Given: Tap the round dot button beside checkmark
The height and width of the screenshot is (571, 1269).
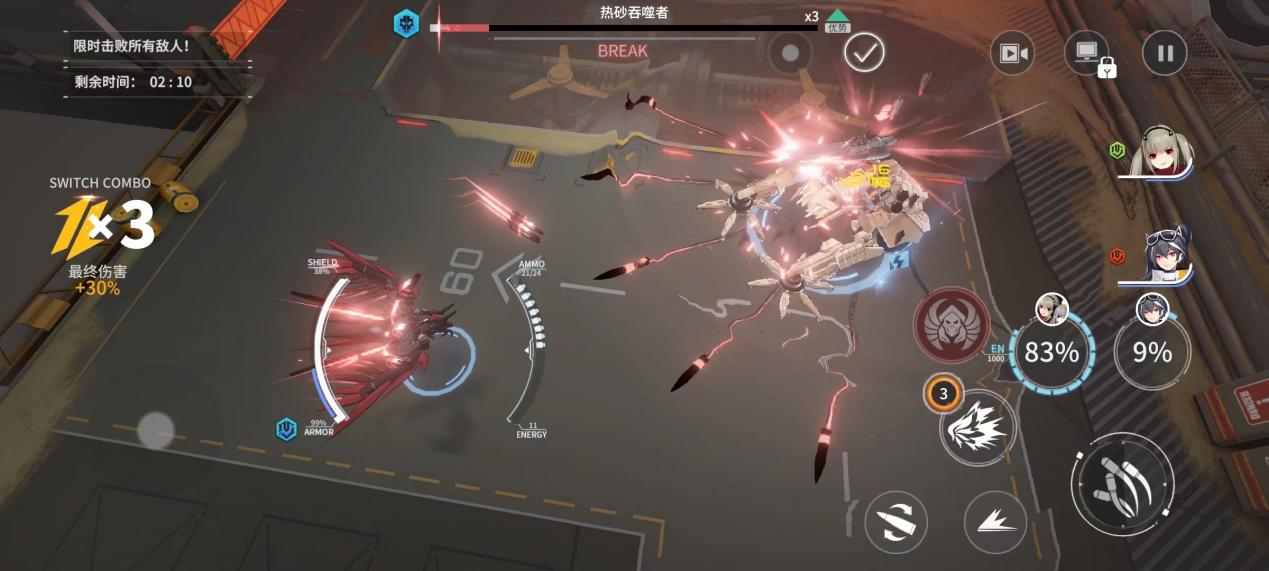Looking at the screenshot, I should tap(790, 53).
